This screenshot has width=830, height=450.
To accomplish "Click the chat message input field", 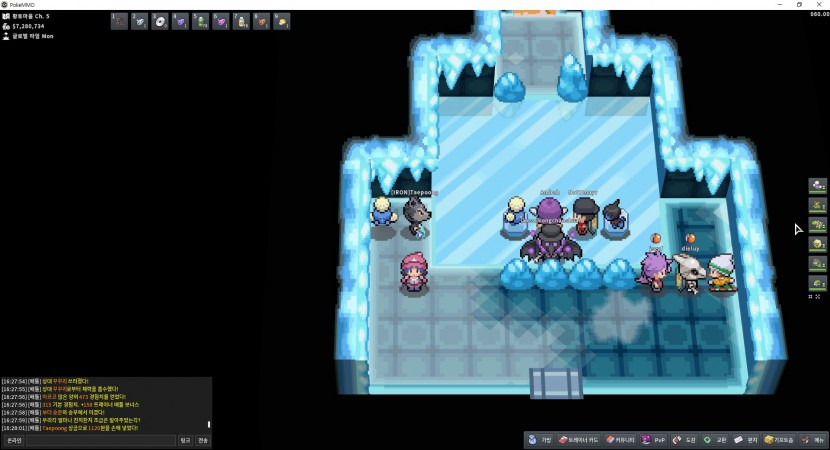I will click(x=100, y=440).
